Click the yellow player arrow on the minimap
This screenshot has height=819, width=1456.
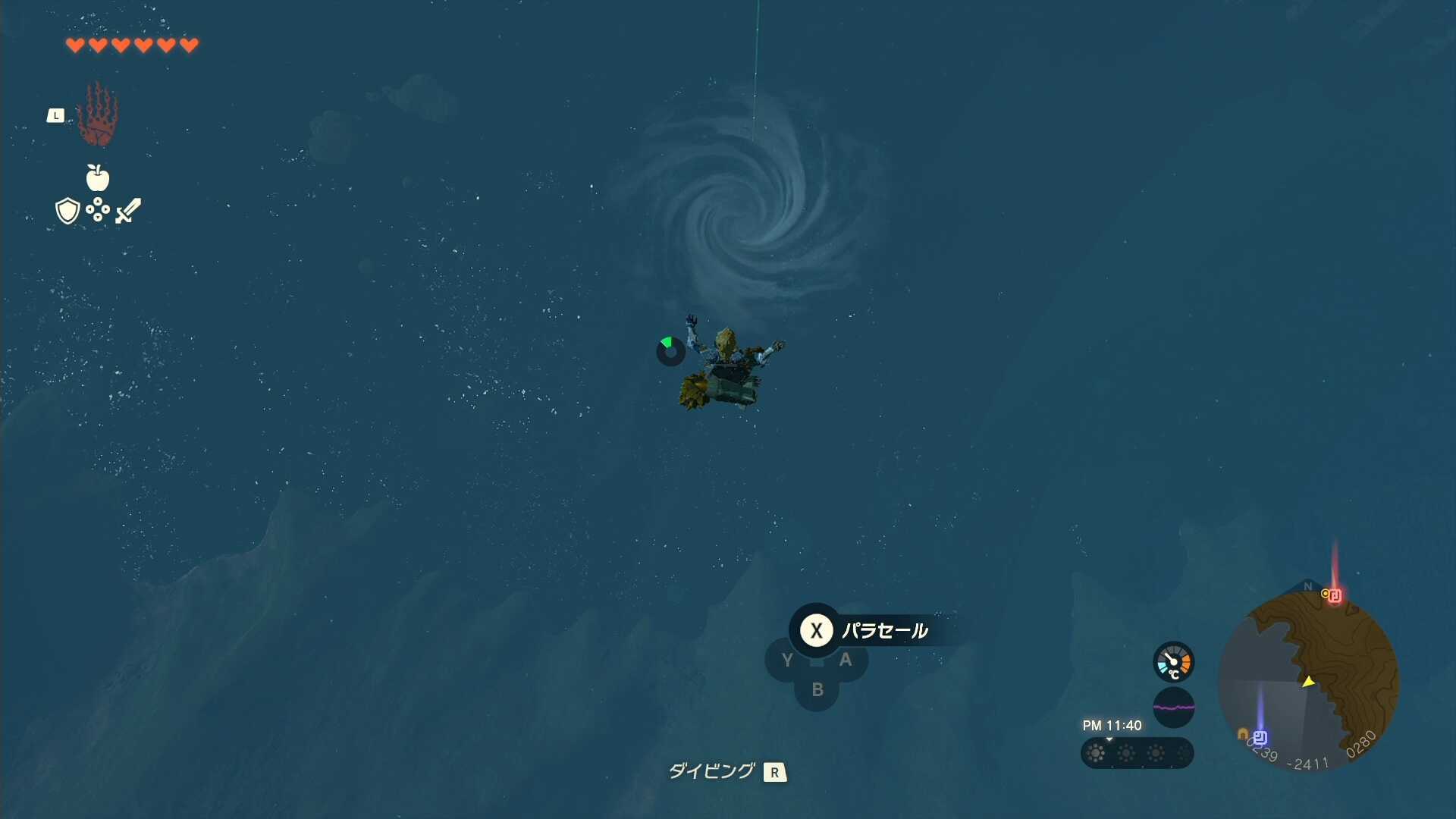[x=1309, y=682]
